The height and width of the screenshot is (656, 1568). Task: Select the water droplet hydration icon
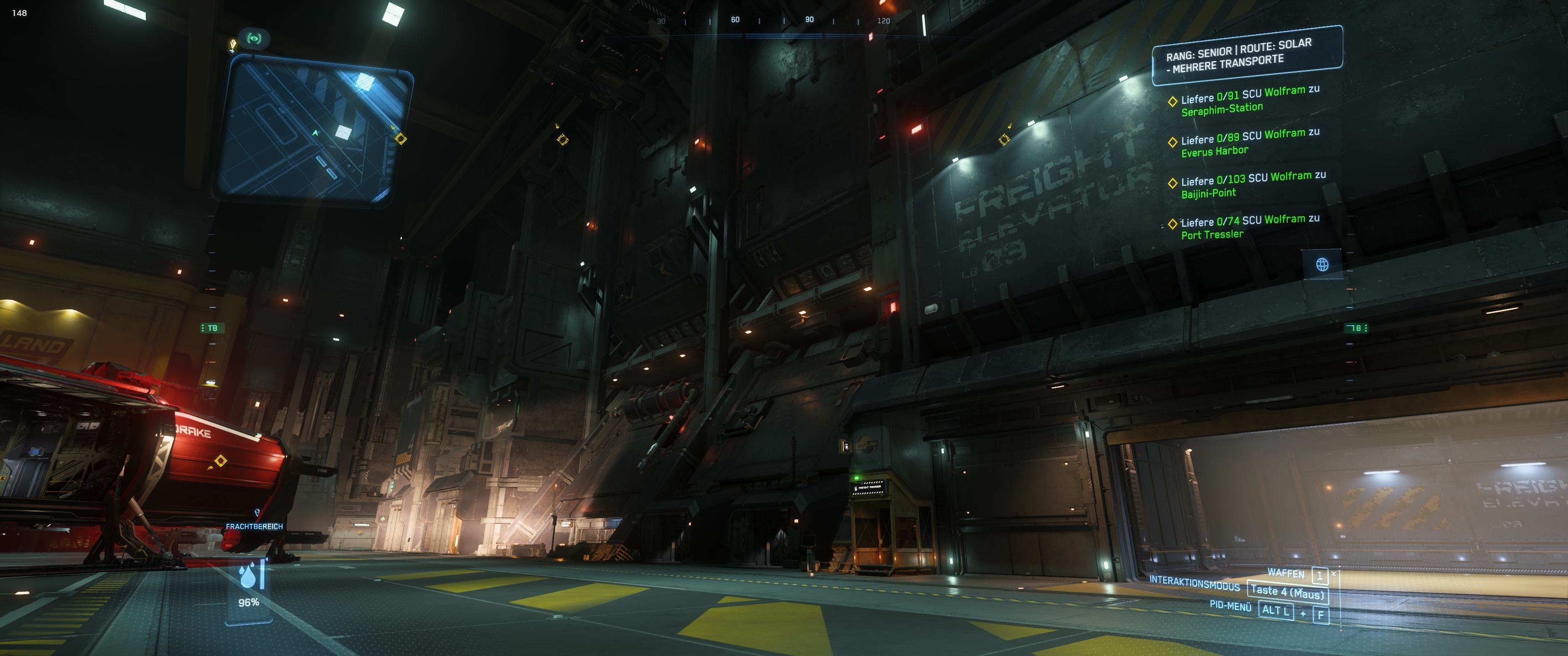pyautogui.click(x=248, y=576)
